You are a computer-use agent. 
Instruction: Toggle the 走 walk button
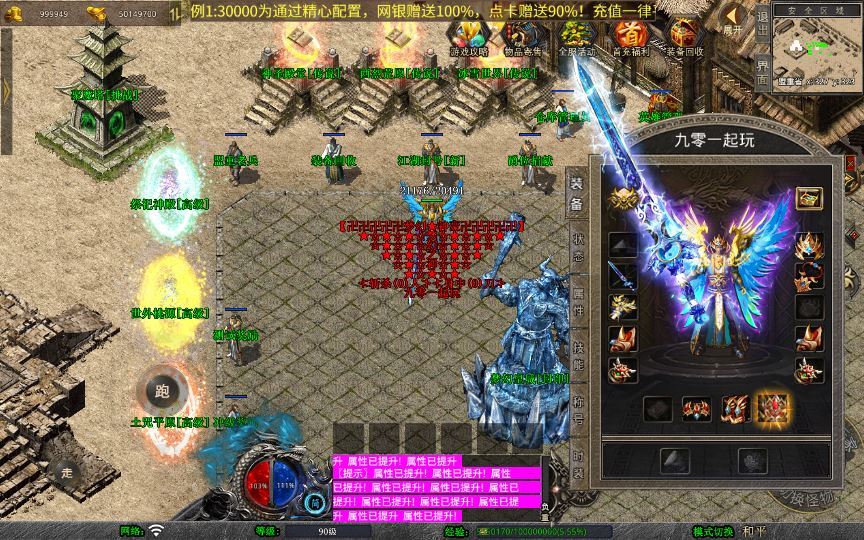(x=68, y=471)
